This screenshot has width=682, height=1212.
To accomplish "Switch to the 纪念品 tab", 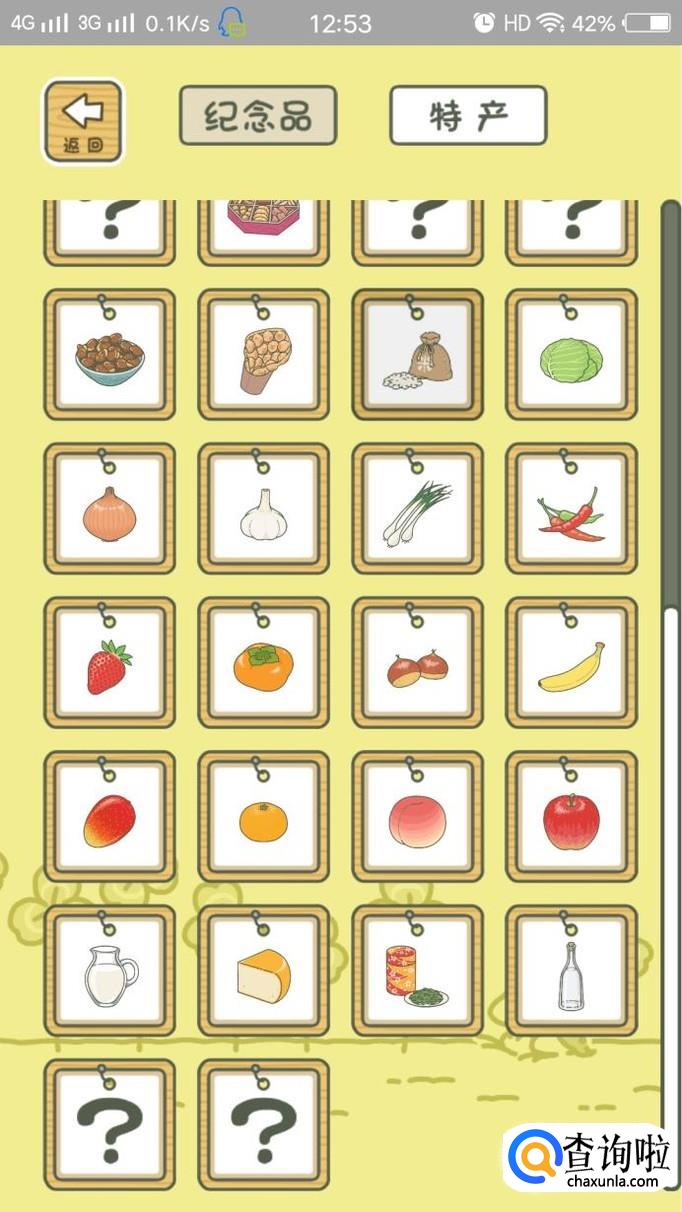I will [x=258, y=116].
